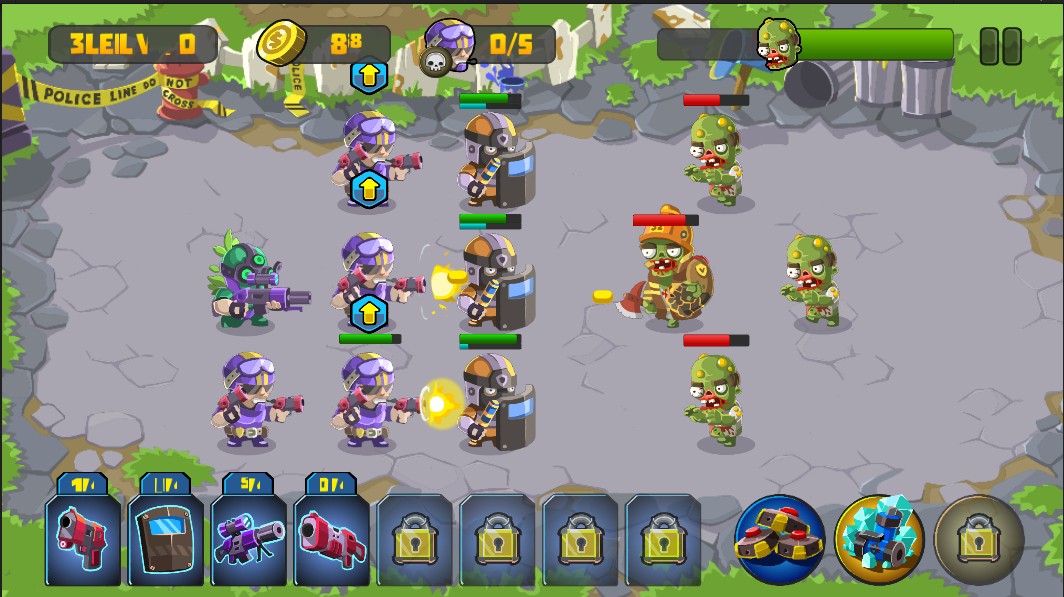Activate the crystal turret special ability

(x=879, y=540)
